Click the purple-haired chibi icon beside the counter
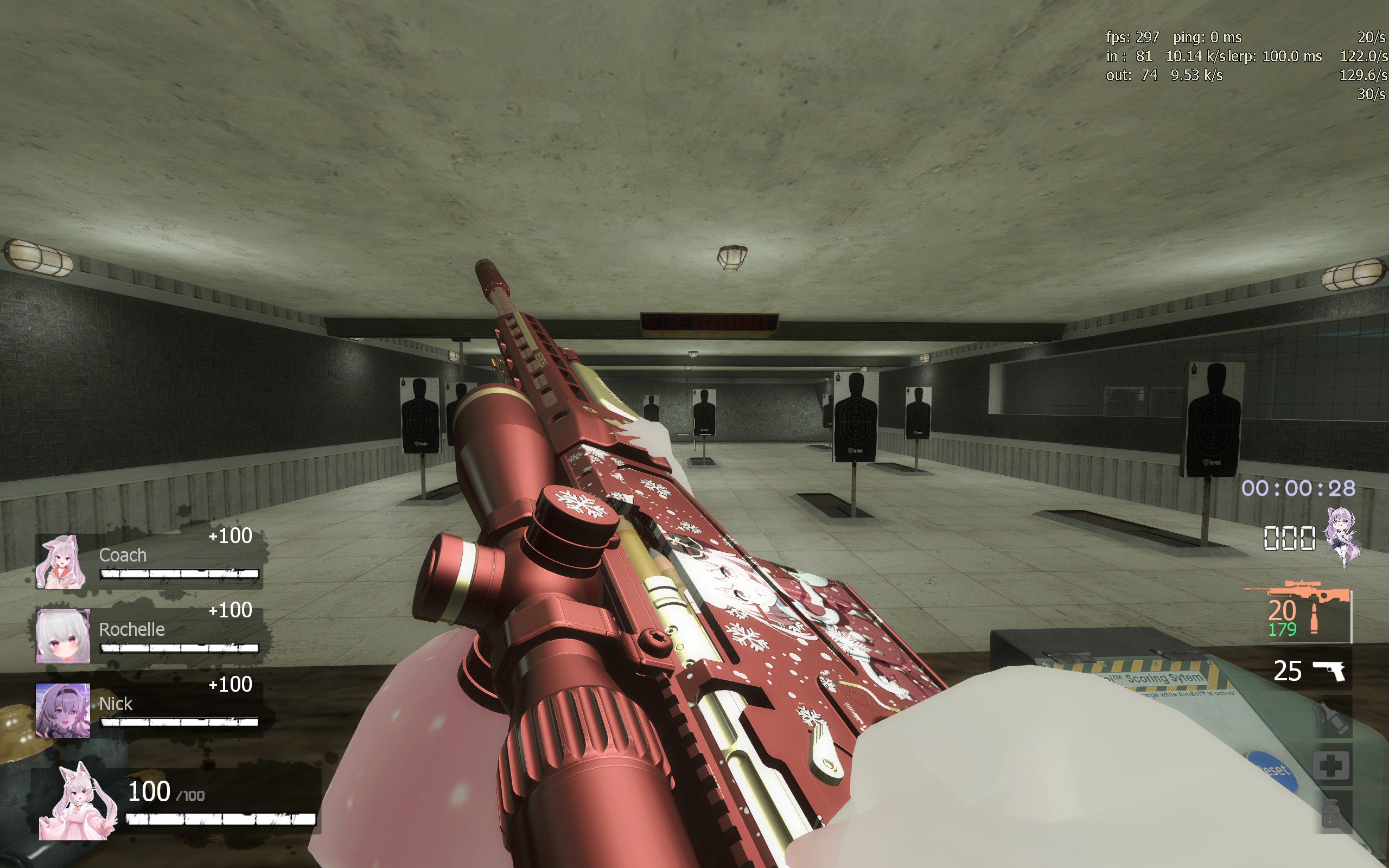 (1342, 535)
